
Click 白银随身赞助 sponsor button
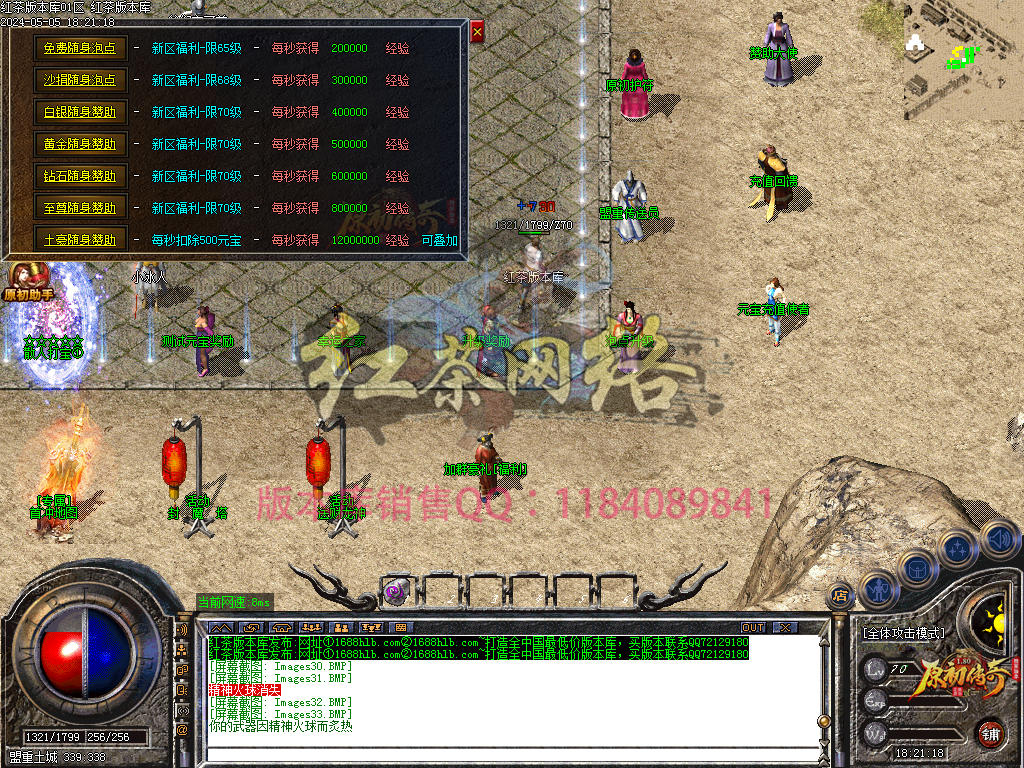tap(80, 112)
